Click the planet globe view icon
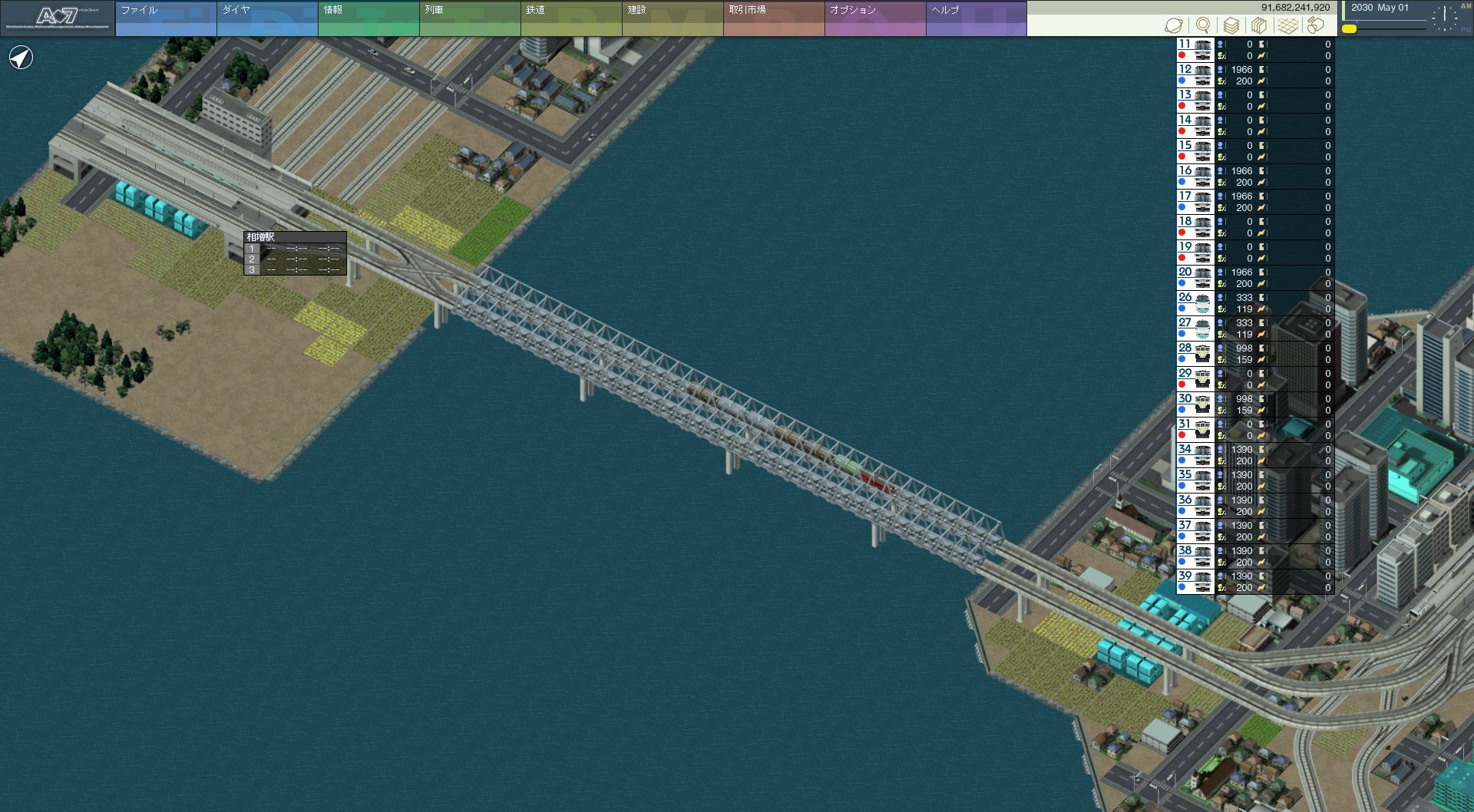 [1174, 25]
